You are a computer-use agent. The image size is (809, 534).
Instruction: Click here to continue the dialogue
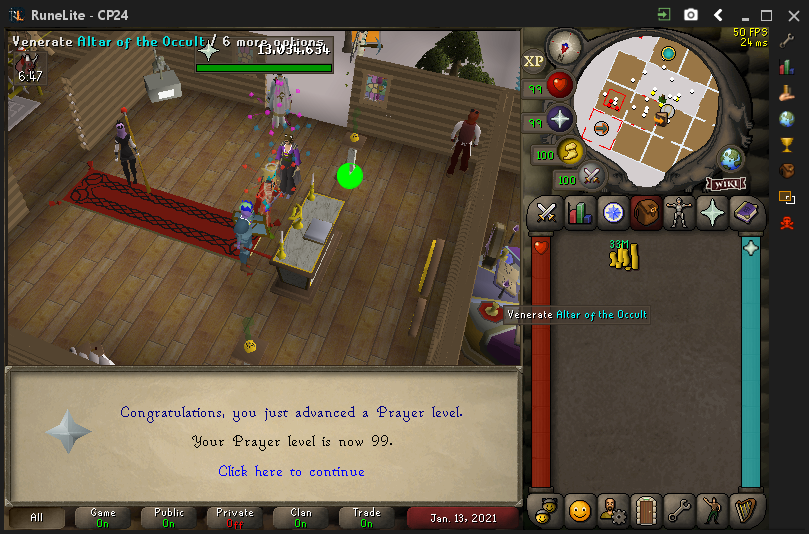(291, 471)
